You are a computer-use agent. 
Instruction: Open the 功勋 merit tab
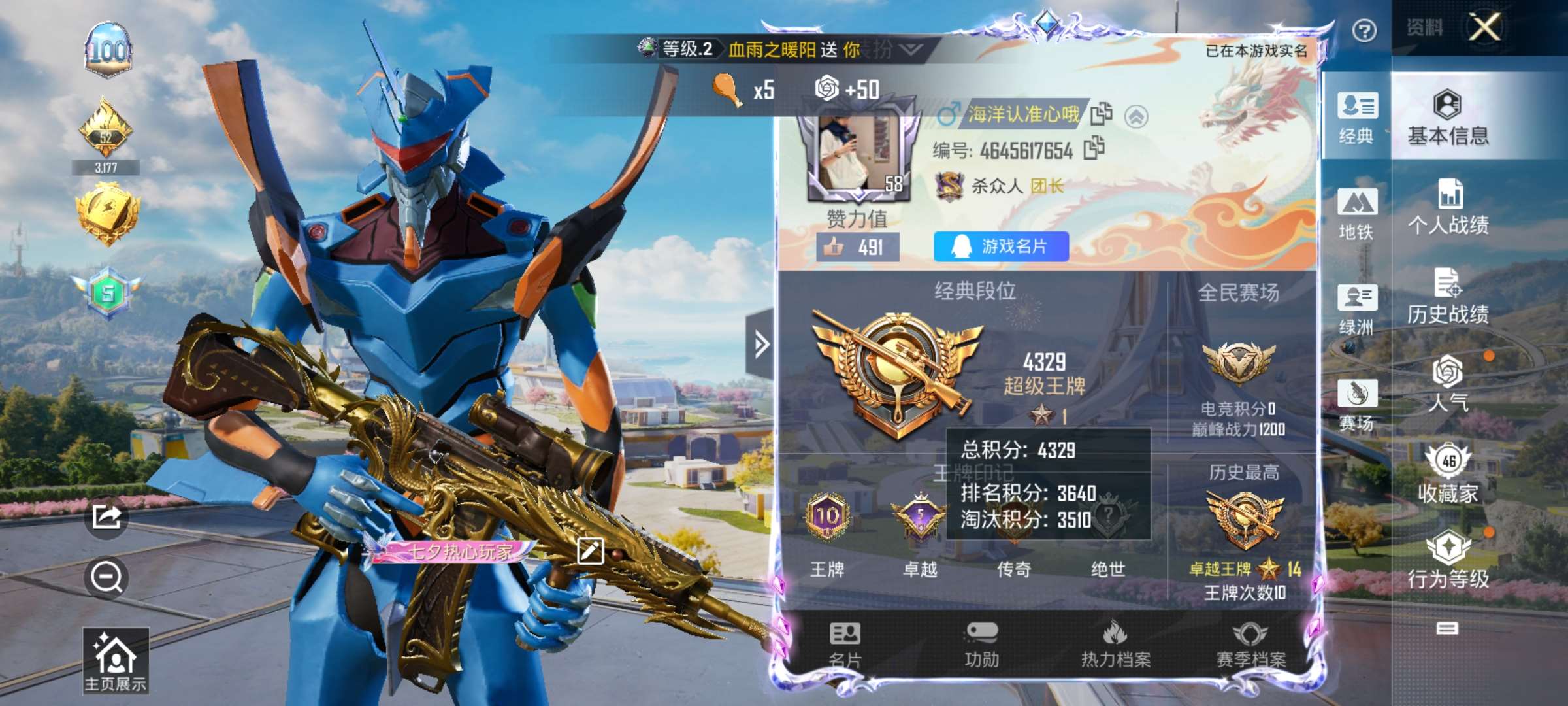coord(981,645)
